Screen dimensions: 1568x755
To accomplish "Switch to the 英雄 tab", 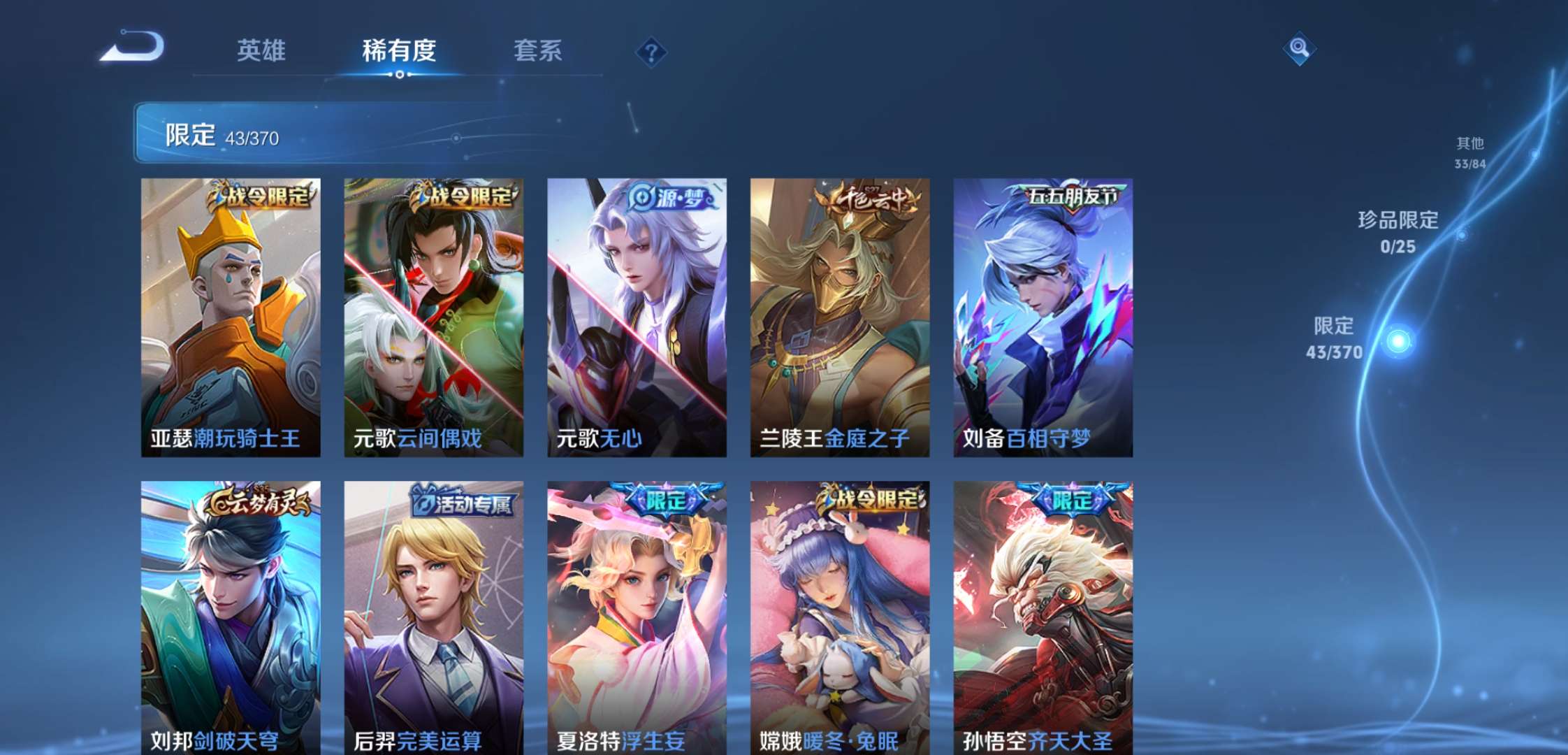I will [261, 52].
